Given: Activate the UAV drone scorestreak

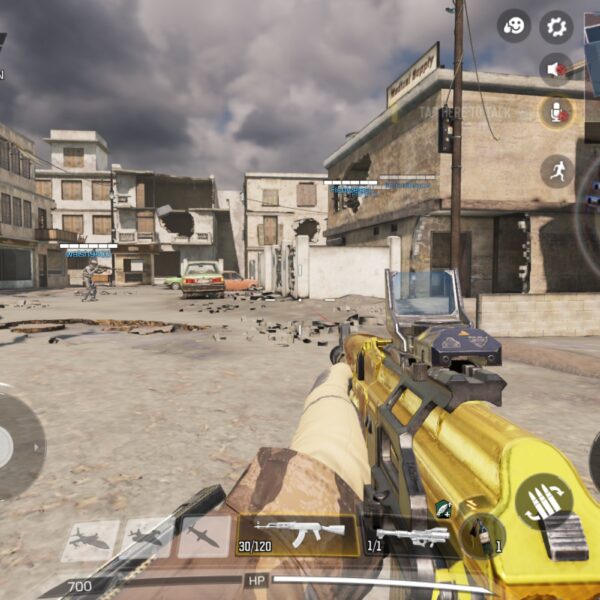Looking at the screenshot, I should click(x=90, y=540).
